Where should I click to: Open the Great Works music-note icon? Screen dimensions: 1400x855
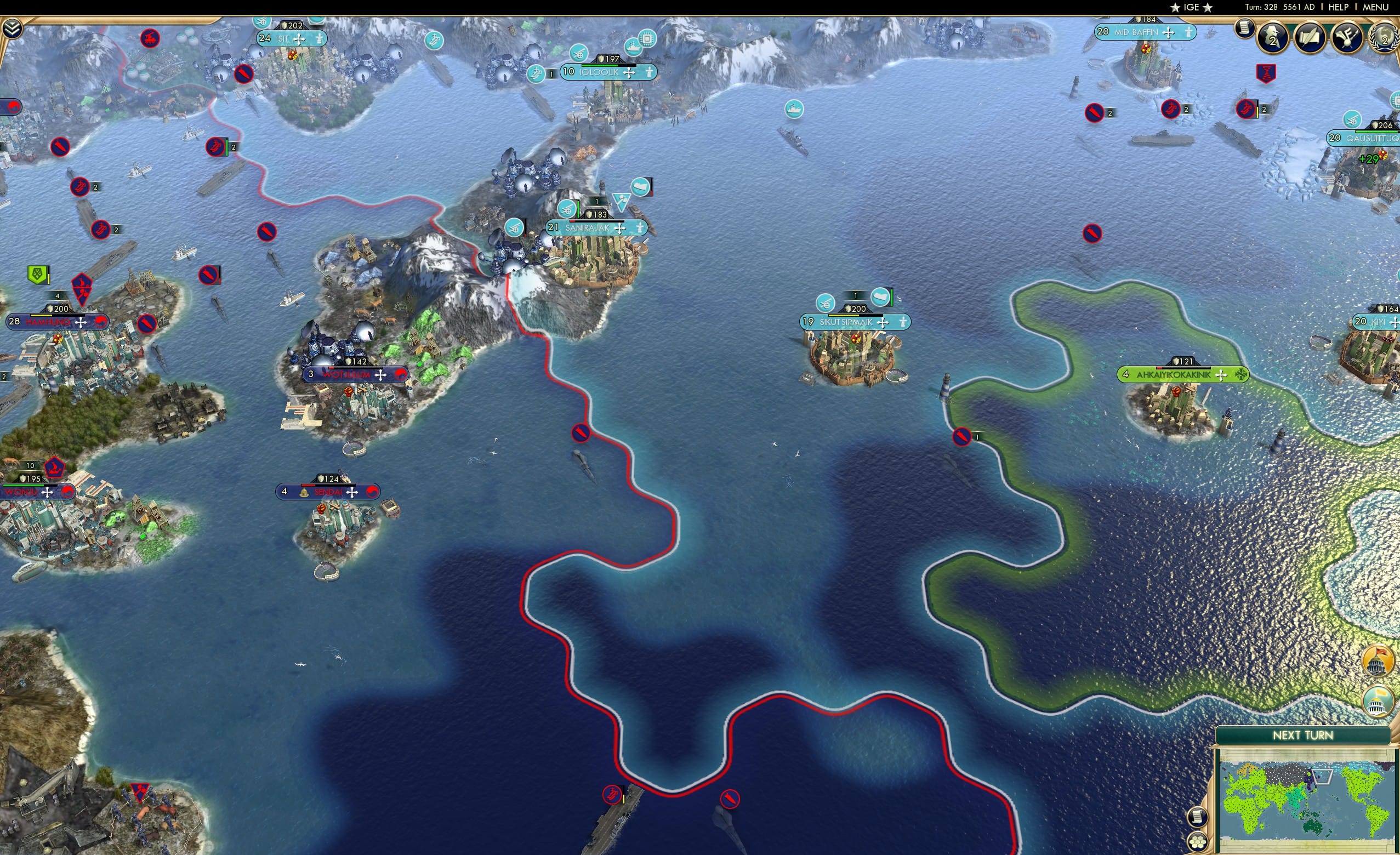coord(1348,38)
